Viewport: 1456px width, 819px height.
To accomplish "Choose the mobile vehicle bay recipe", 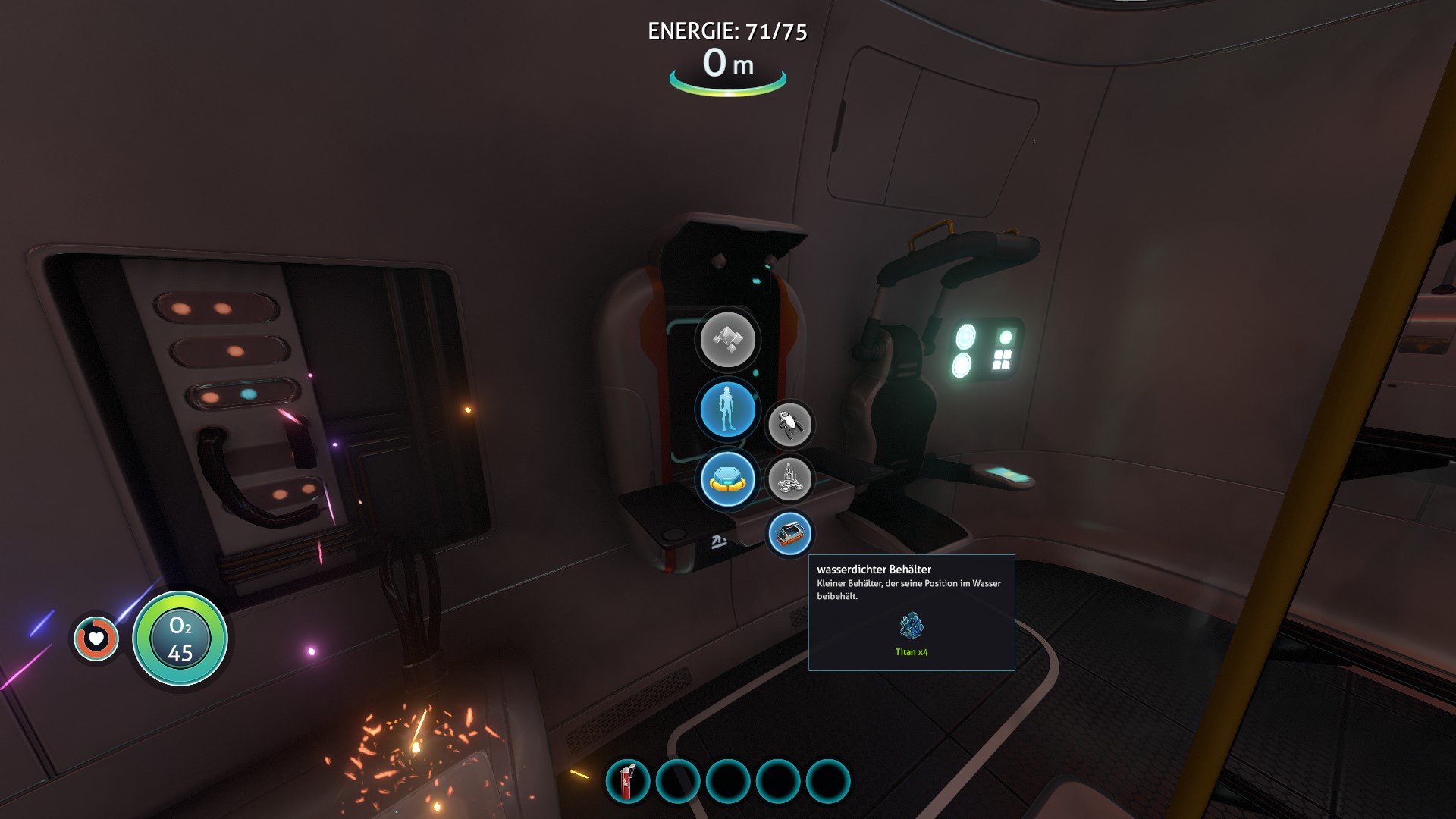I will pos(789,479).
